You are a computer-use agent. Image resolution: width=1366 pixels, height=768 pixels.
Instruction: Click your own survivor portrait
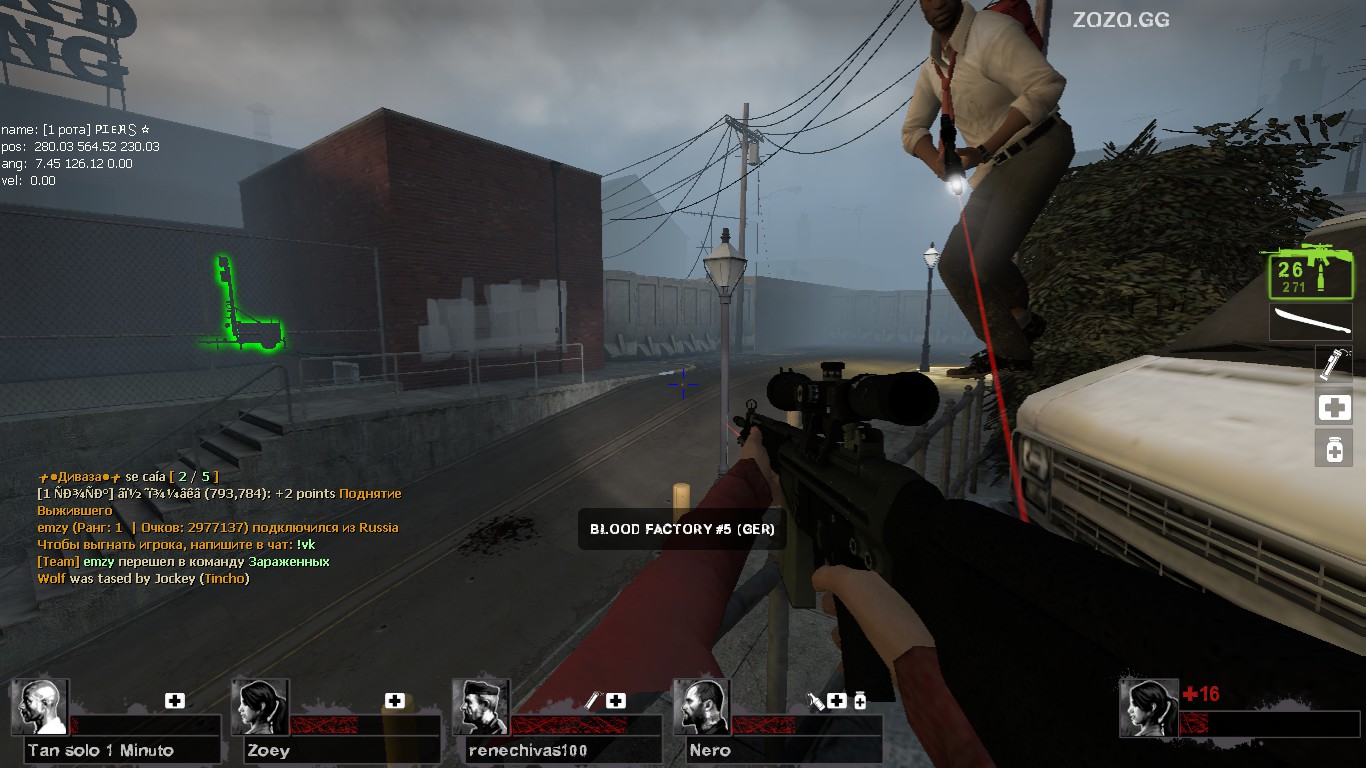(1148, 708)
